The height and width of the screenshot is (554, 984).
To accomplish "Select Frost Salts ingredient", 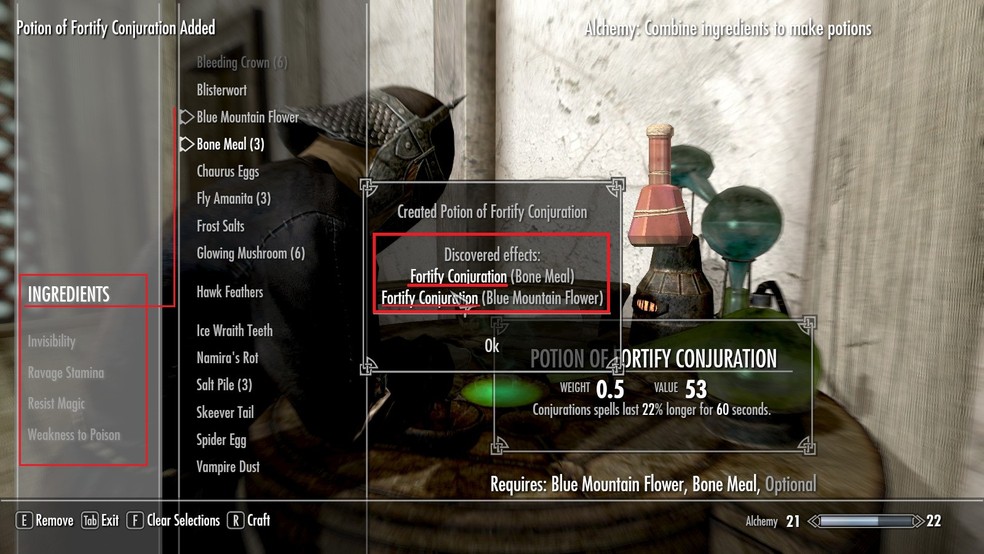I will click(x=220, y=226).
